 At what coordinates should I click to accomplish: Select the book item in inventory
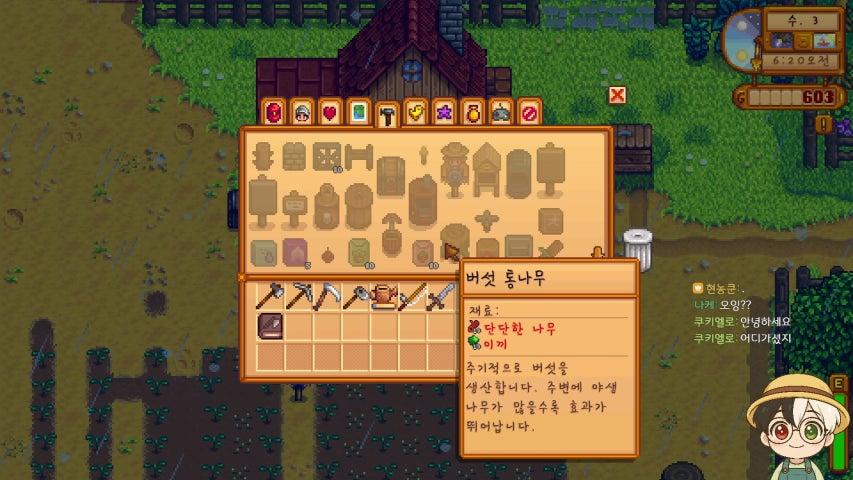pyautogui.click(x=272, y=326)
